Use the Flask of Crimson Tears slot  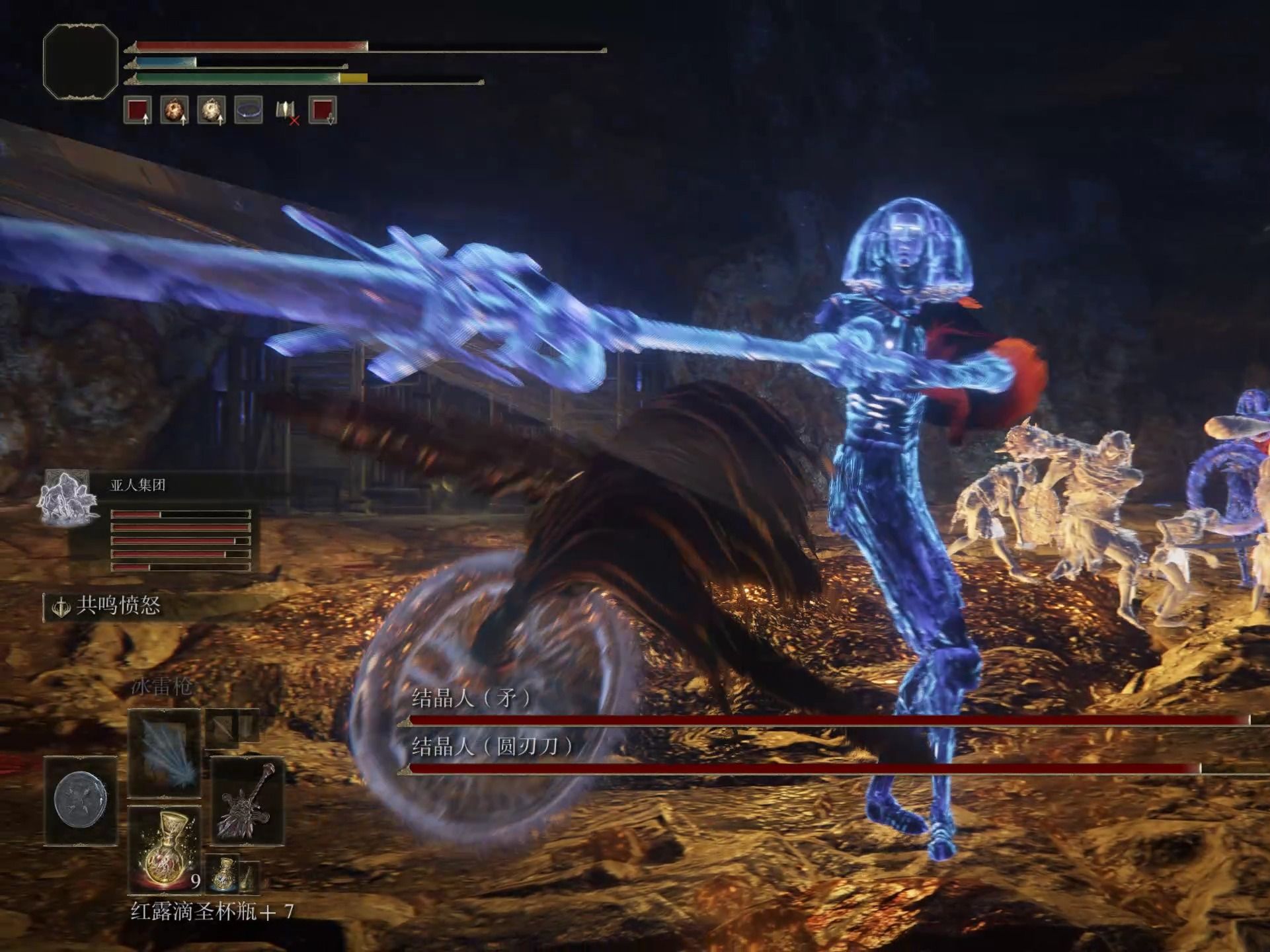(164, 850)
